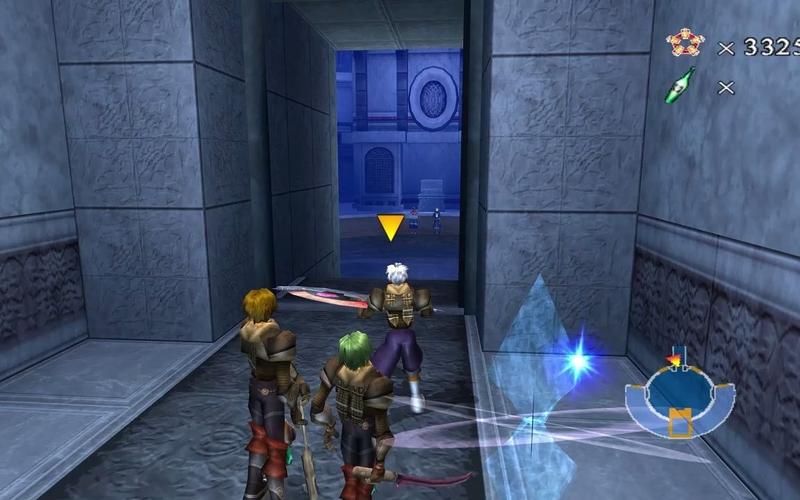Click the star medal currency icon

coord(684,44)
